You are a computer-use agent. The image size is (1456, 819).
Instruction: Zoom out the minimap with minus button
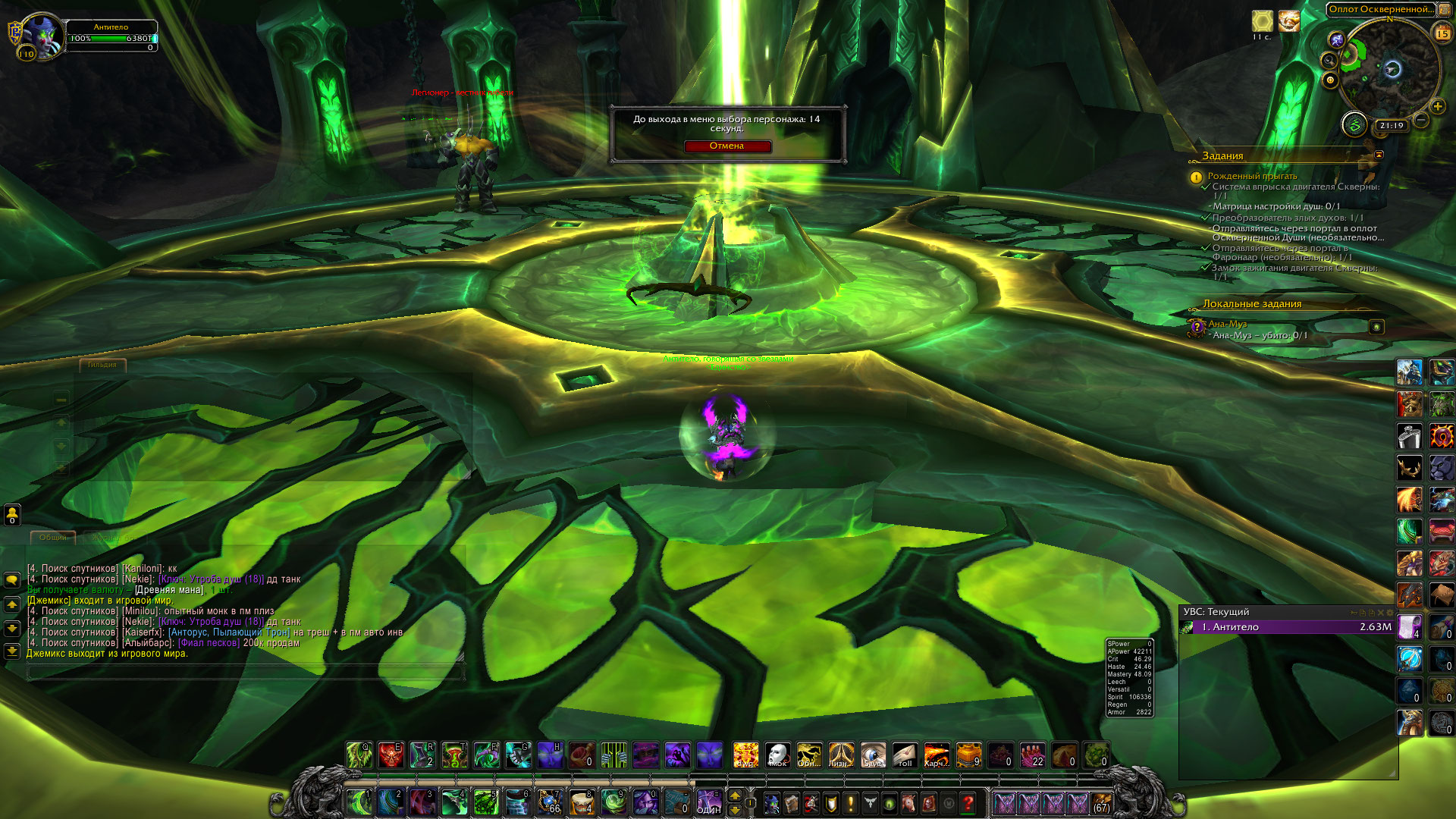[x=1421, y=121]
